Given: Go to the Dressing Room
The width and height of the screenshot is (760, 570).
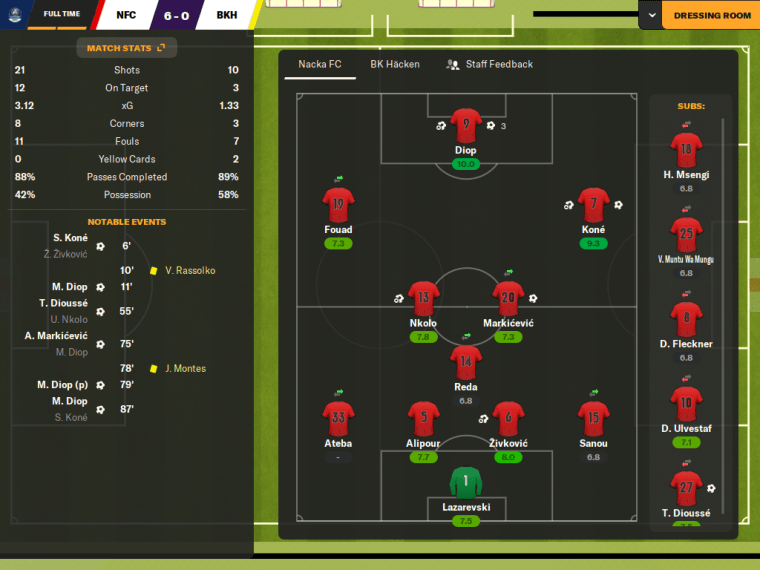Looking at the screenshot, I should pyautogui.click(x=712, y=16).
